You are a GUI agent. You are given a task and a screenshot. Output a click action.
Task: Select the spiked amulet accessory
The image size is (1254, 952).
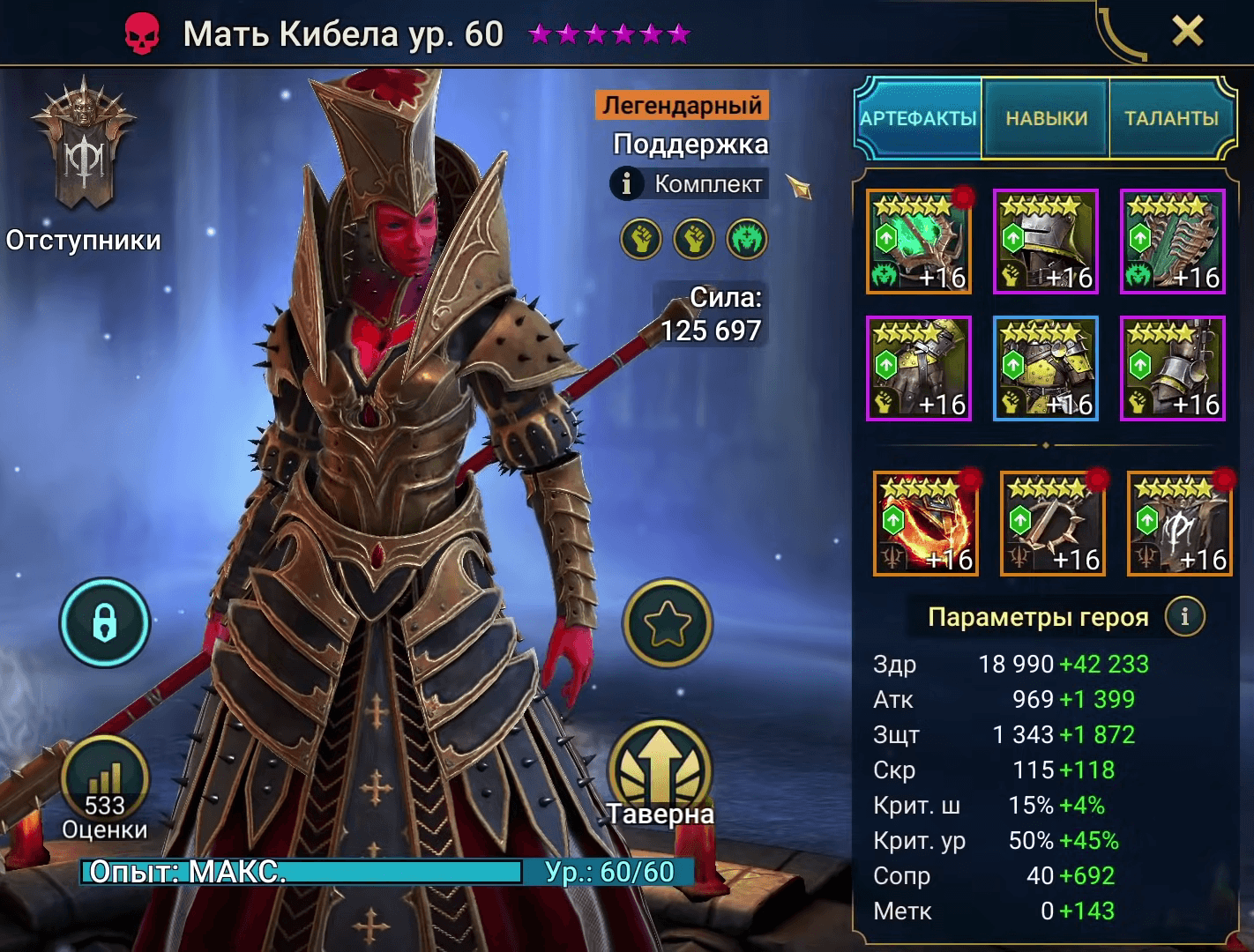(x=1052, y=524)
